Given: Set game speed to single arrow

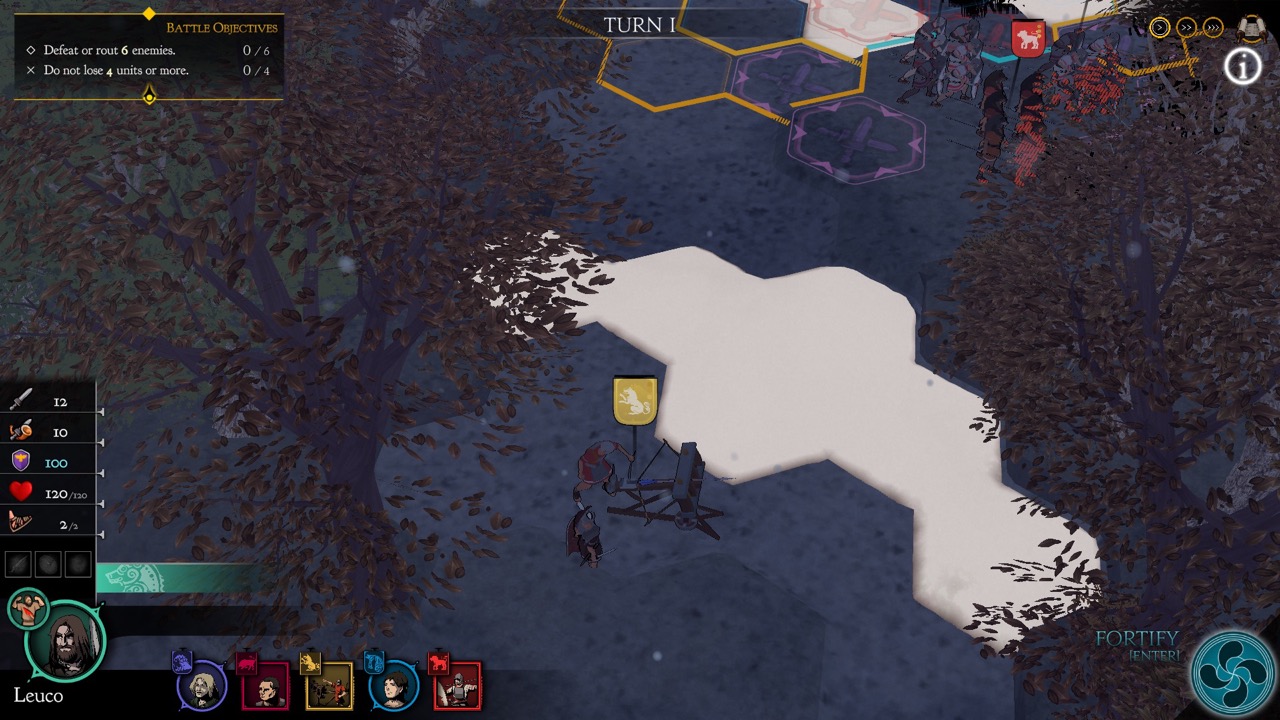Looking at the screenshot, I should click(x=1159, y=28).
